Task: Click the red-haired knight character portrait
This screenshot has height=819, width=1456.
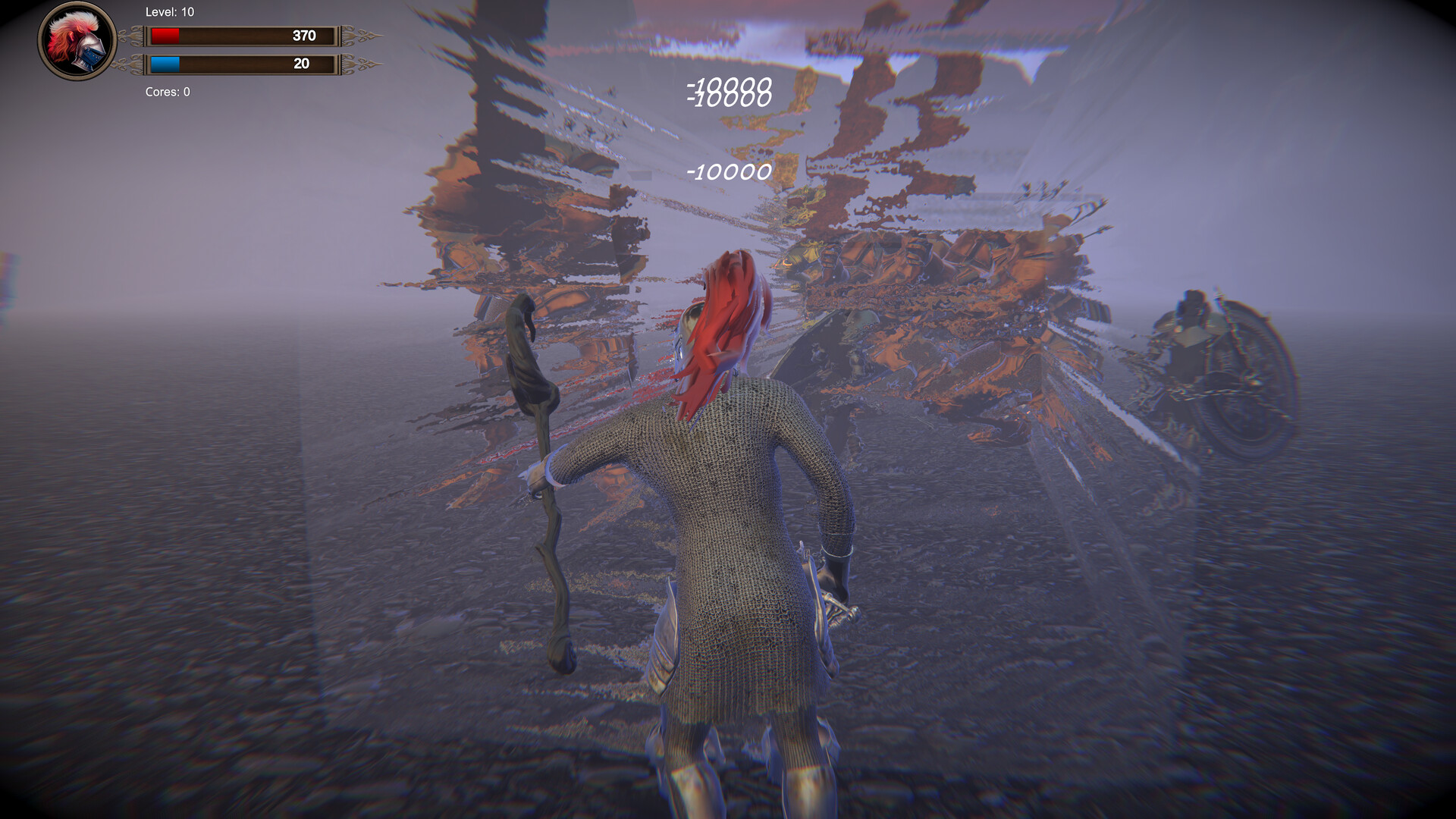Action: pos(77,42)
